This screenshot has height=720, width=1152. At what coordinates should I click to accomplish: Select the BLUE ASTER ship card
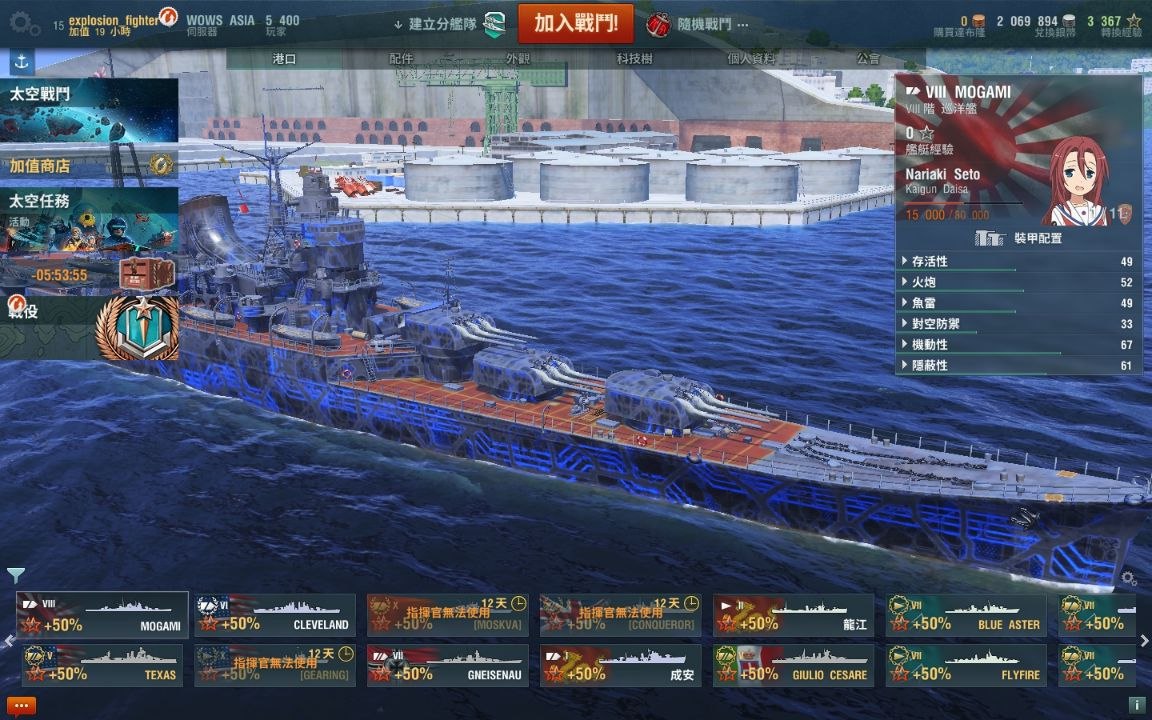[x=966, y=615]
